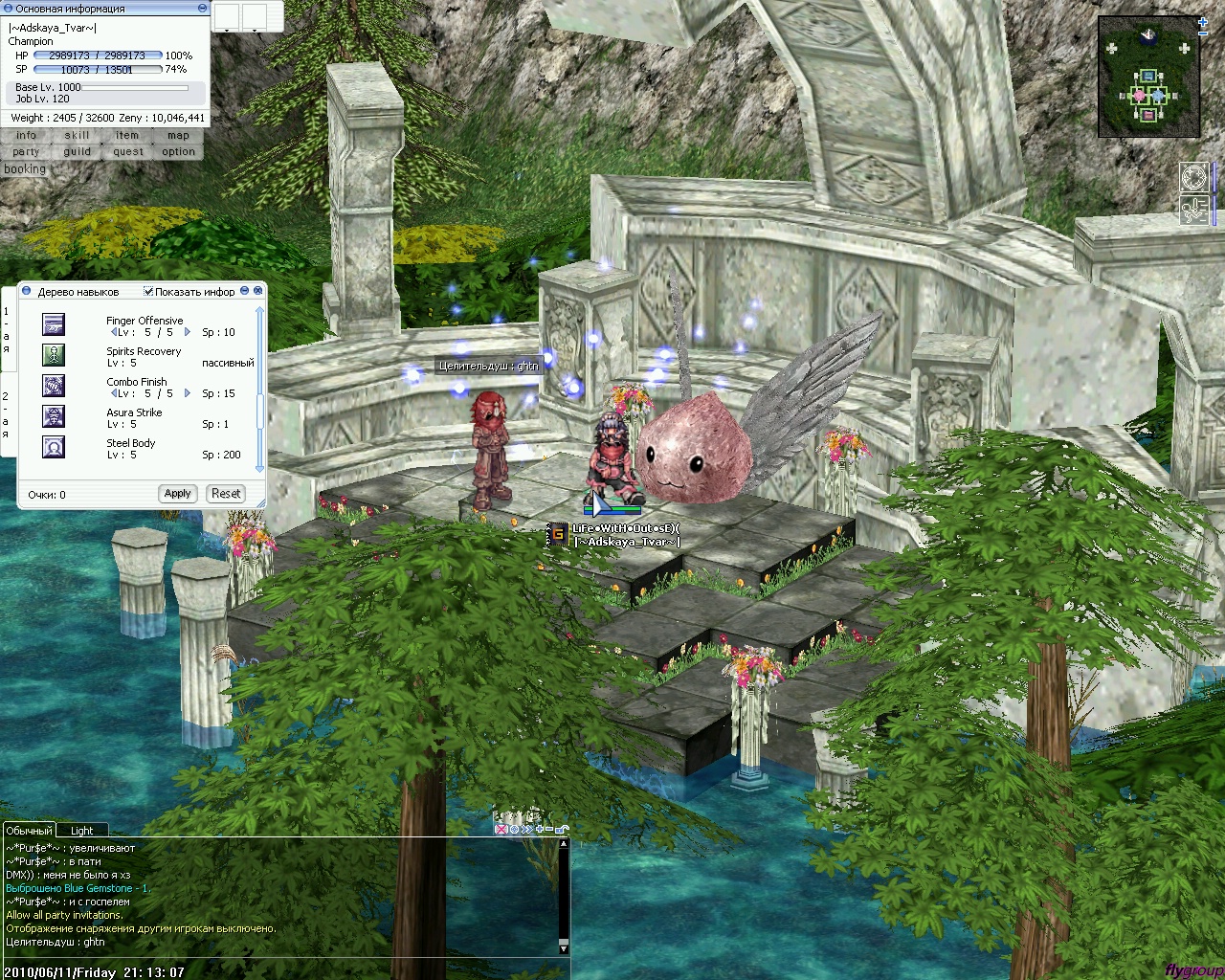Open the map menu button
The width and height of the screenshot is (1225, 980).
178,136
